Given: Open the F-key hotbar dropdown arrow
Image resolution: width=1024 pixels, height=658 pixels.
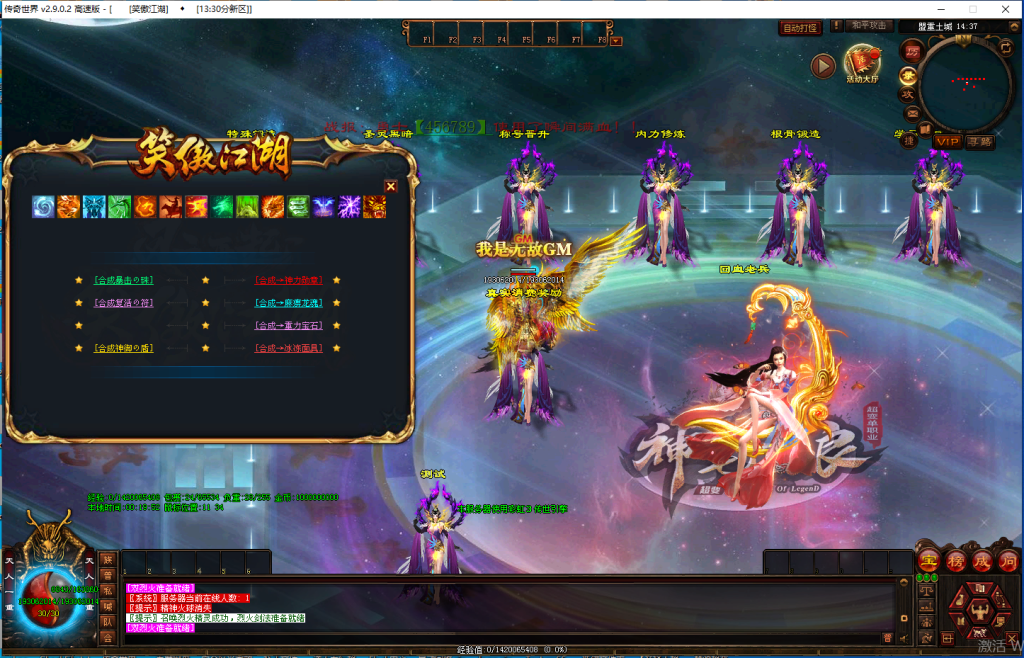Looking at the screenshot, I should 616,41.
